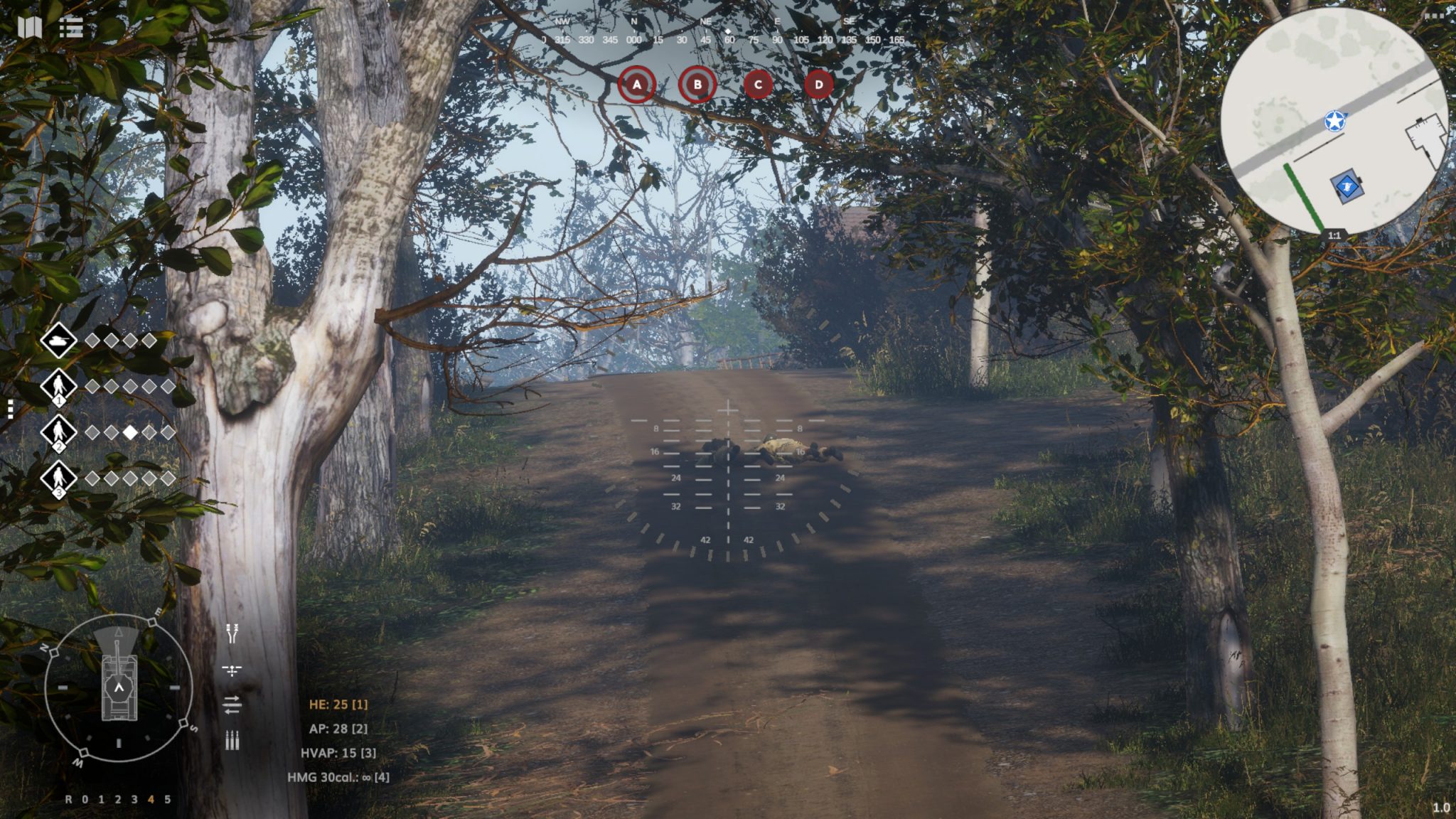
Task: Select infantry squad 1
Action: (x=59, y=387)
